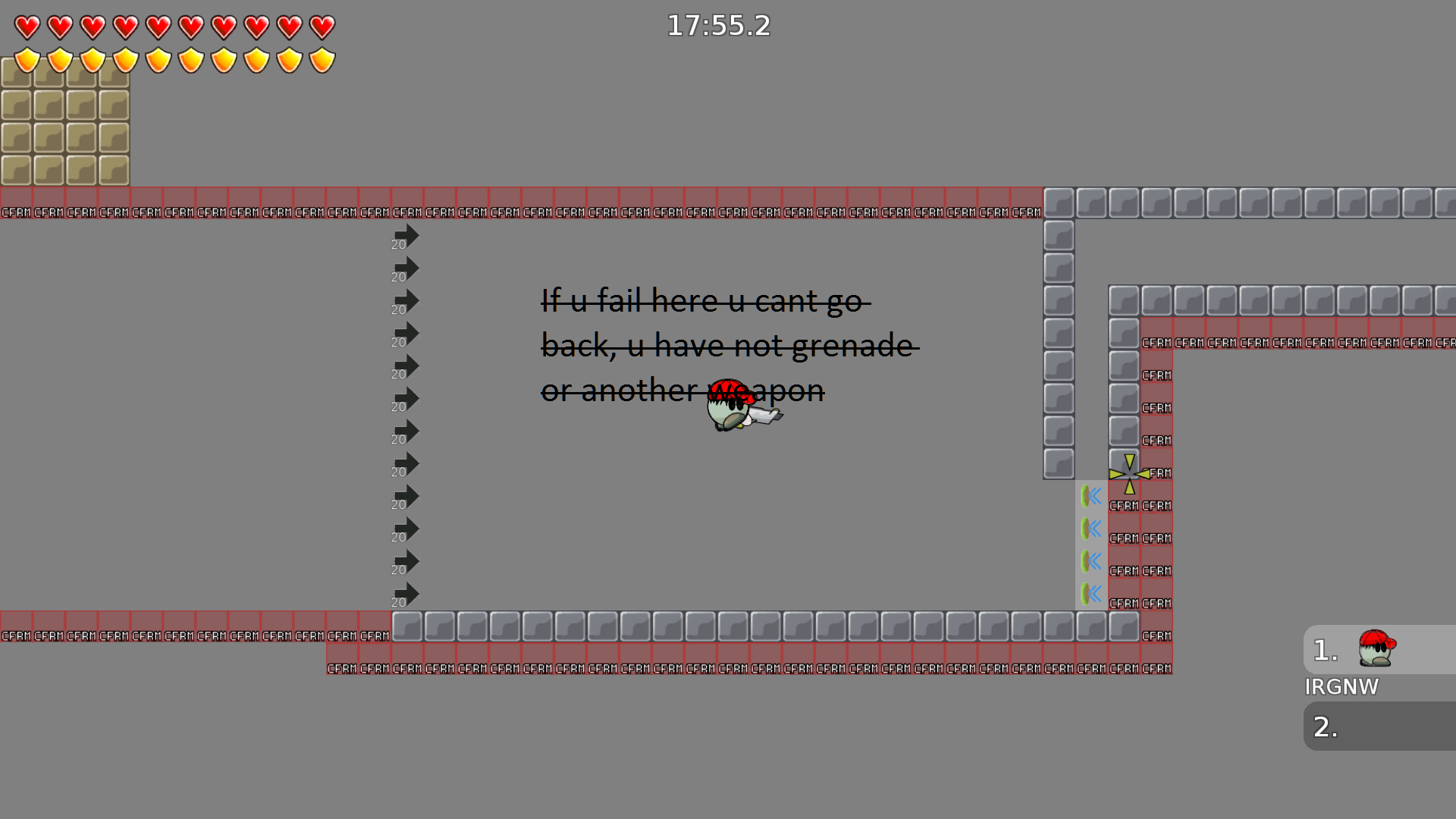The height and width of the screenshot is (819, 1456).
Task: Select the last heart in the health row
Action: (322, 26)
